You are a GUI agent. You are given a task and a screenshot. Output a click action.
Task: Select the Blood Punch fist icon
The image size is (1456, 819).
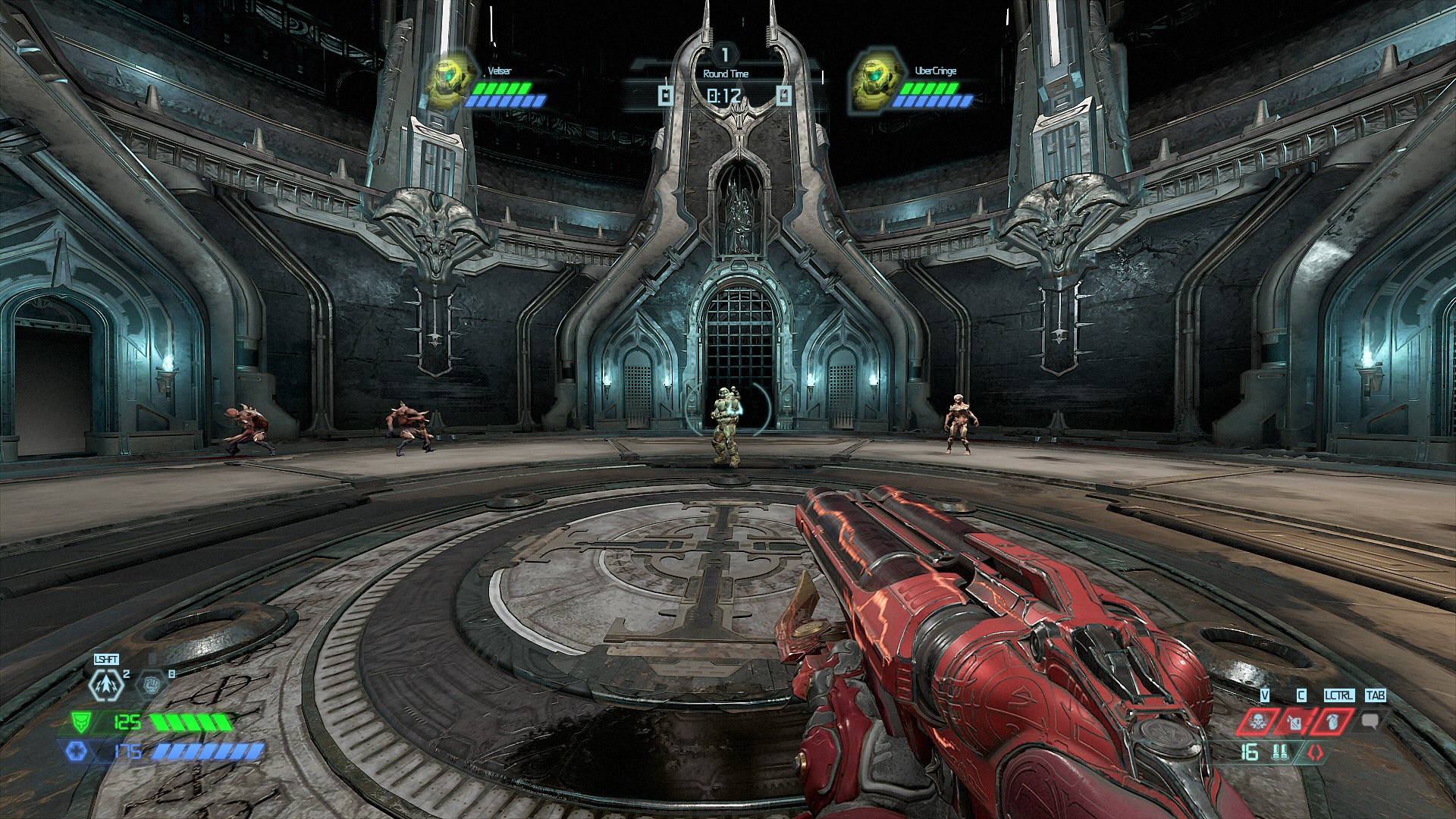(x=152, y=684)
